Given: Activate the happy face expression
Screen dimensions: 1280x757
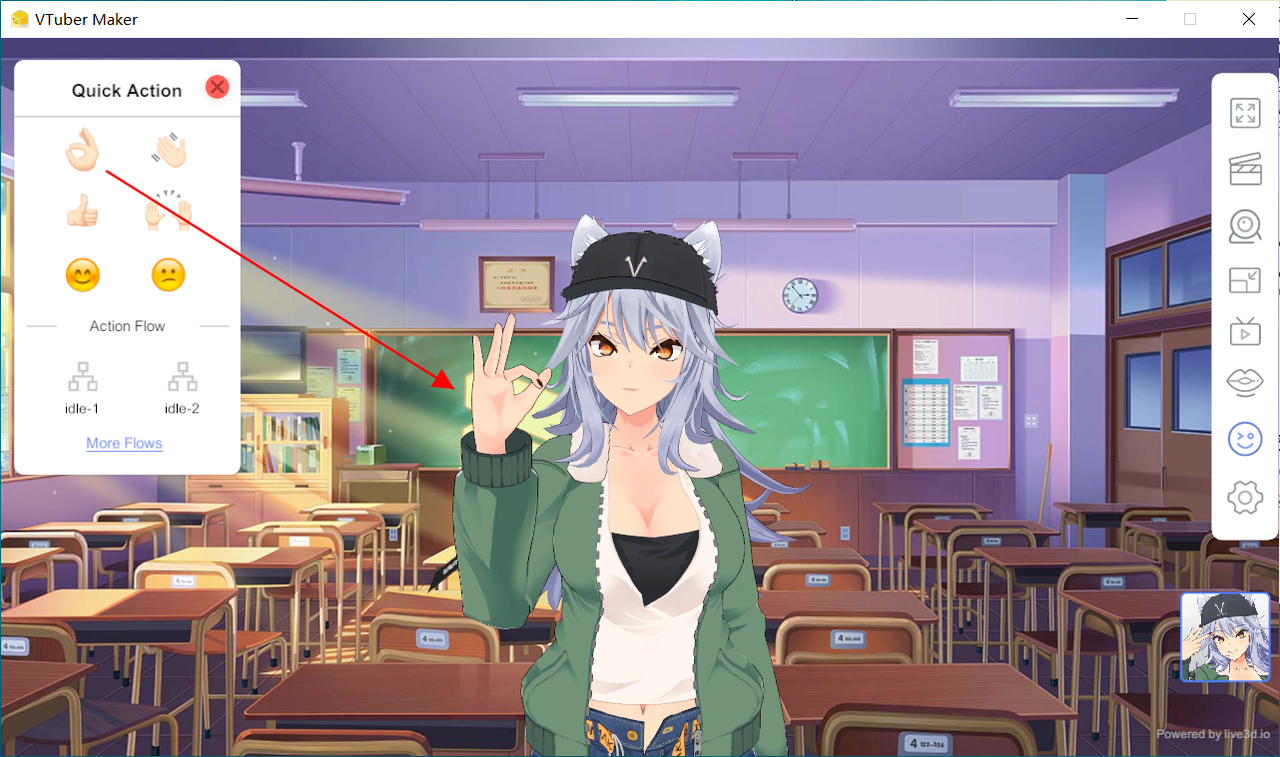Looking at the screenshot, I should [x=83, y=274].
